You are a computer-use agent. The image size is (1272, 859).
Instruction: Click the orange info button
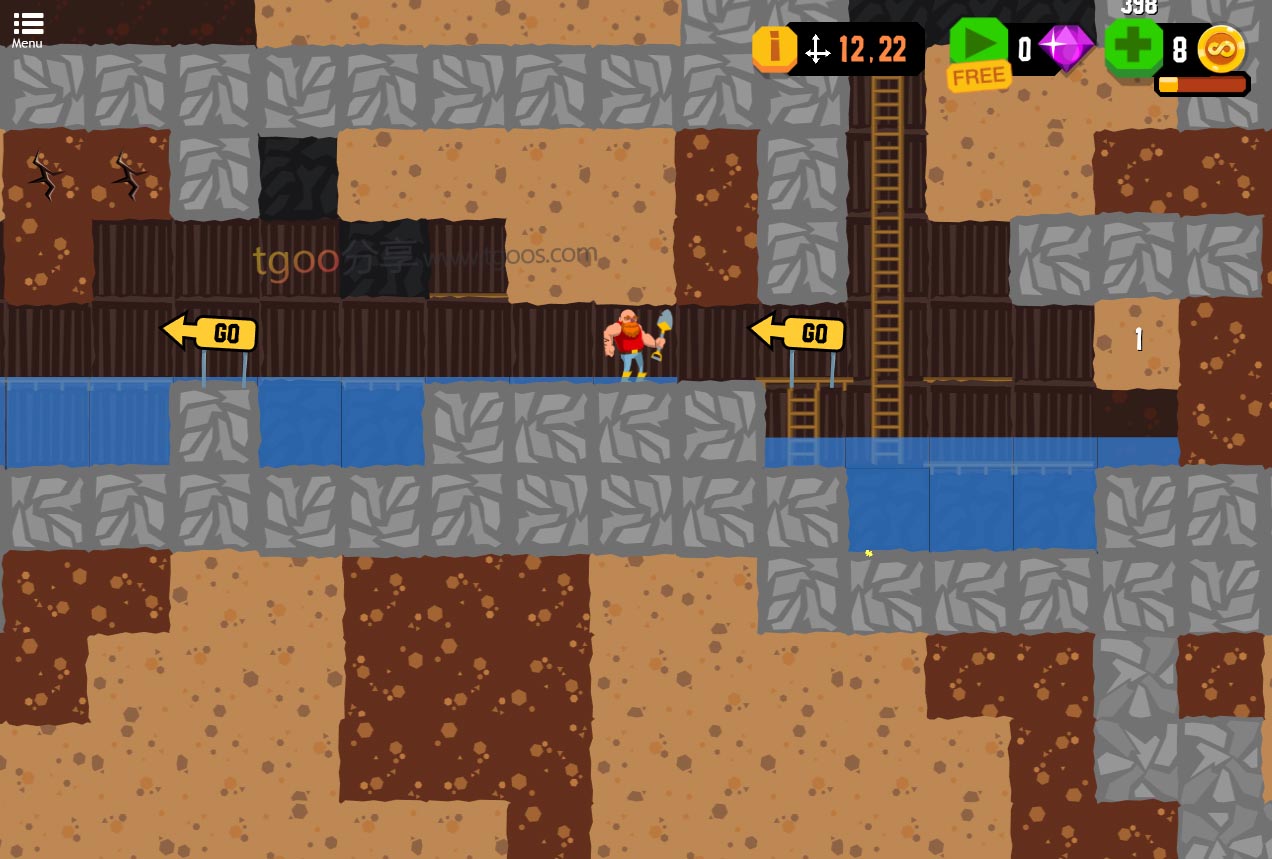coord(773,48)
